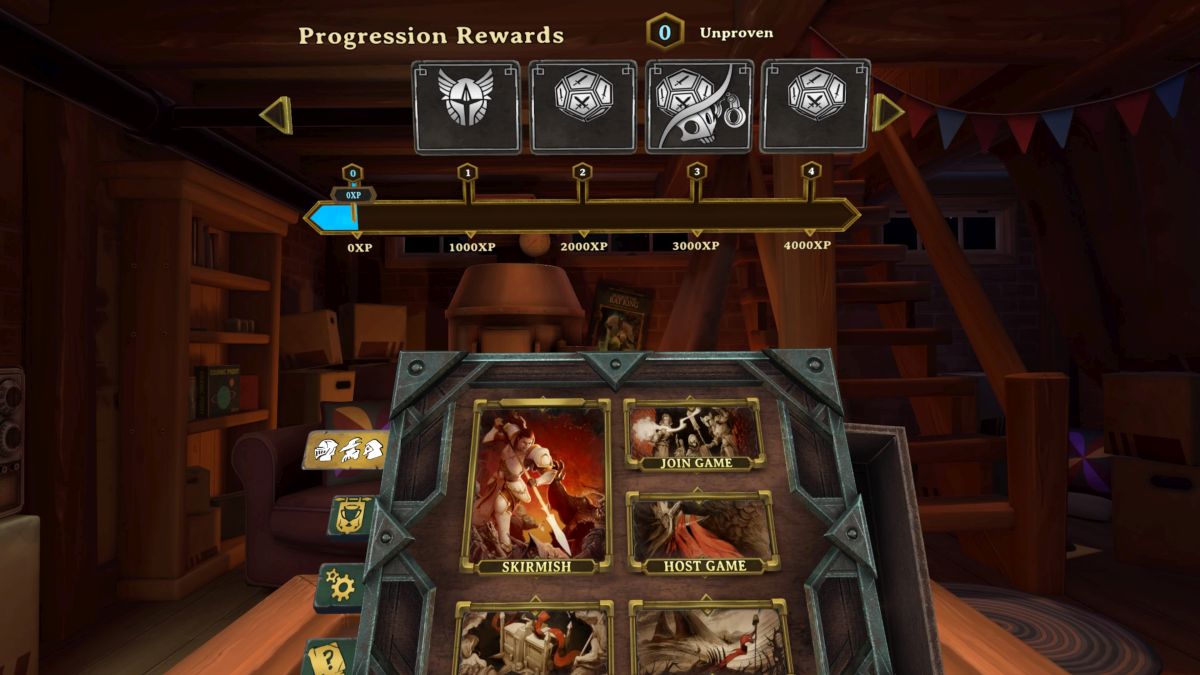Show previous progression rewards with left arrow
The width and height of the screenshot is (1200, 675).
[276, 115]
